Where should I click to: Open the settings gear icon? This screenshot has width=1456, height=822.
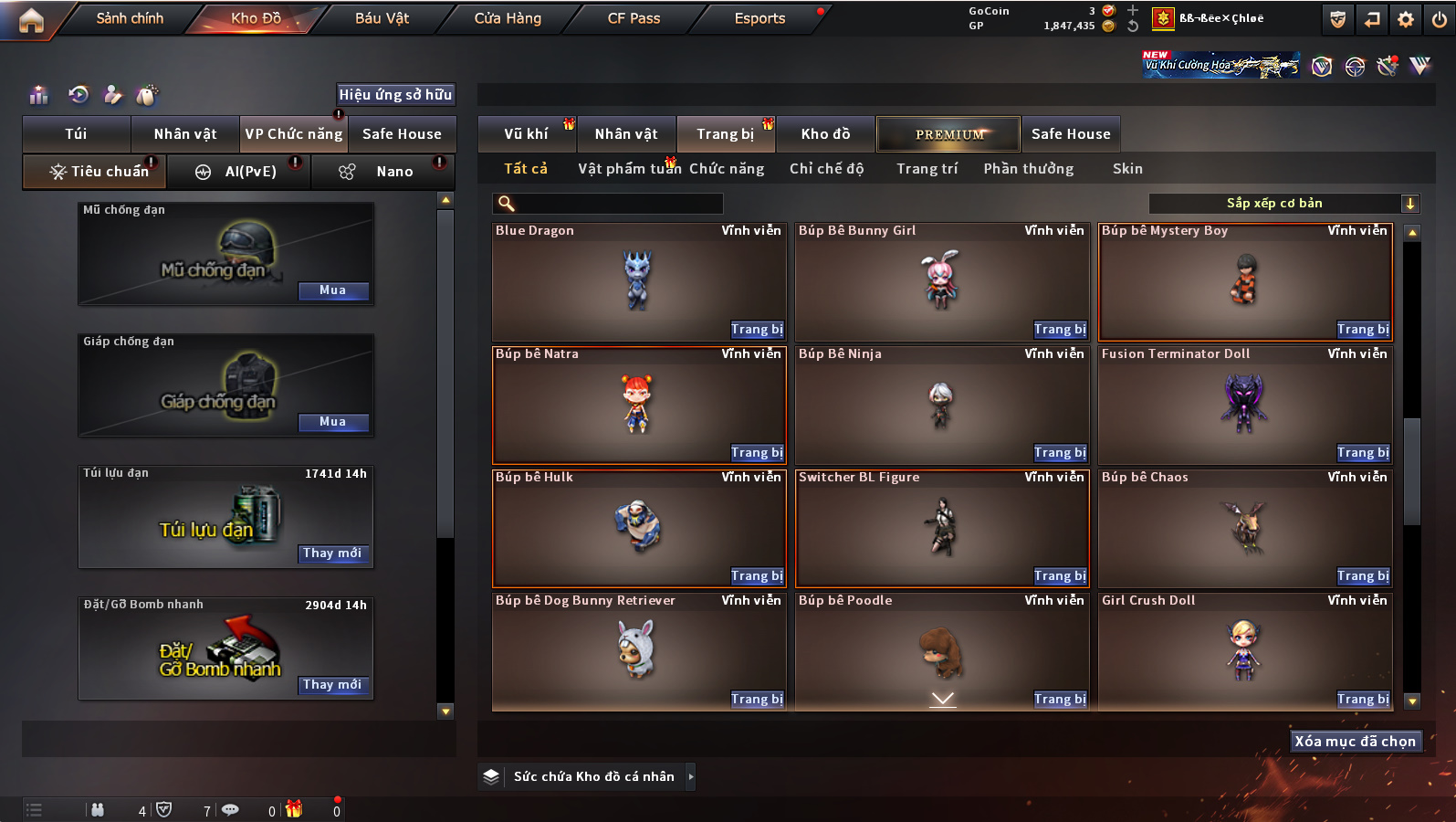[1406, 19]
